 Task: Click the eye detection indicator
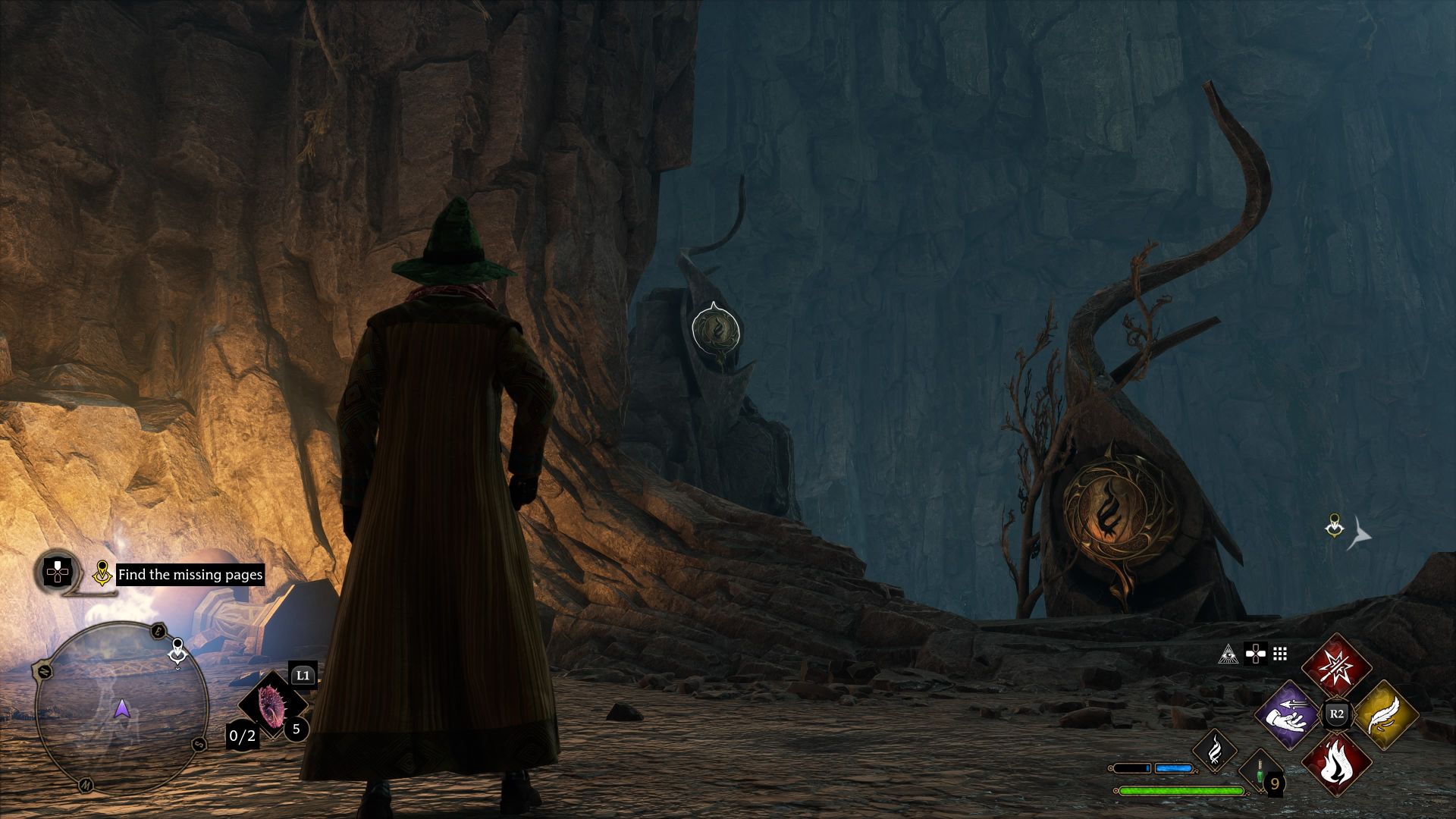coord(1230,654)
